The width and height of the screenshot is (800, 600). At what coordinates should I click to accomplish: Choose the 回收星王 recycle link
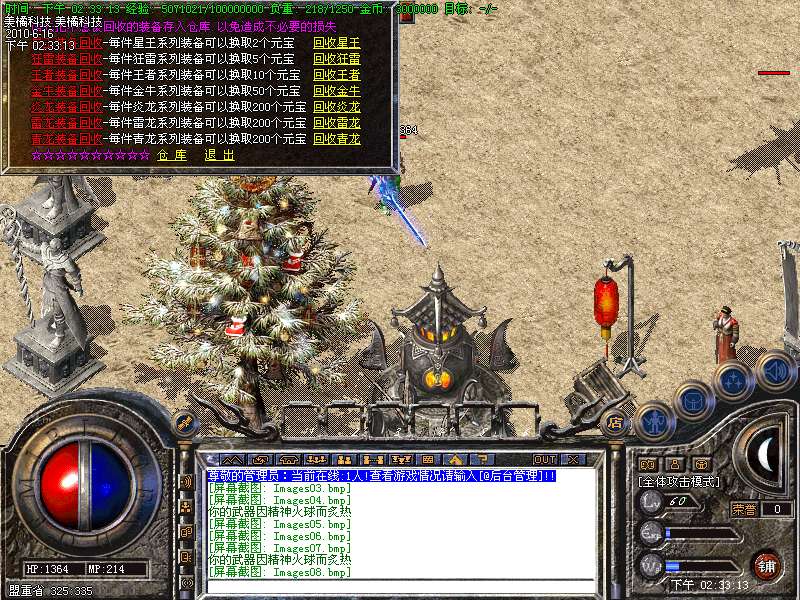pyautogui.click(x=336, y=43)
